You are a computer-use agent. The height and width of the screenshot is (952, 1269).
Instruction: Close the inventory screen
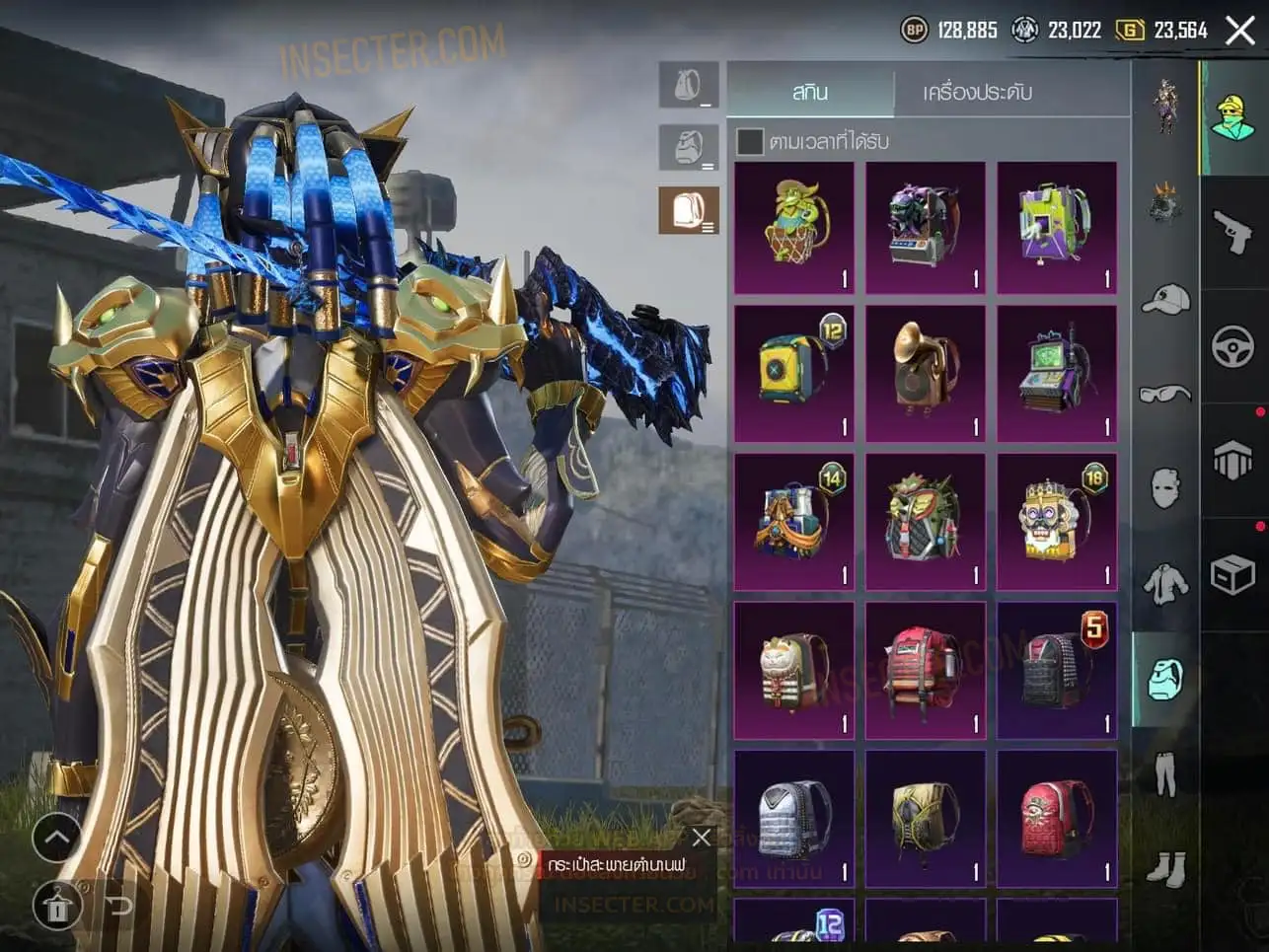point(1239,31)
